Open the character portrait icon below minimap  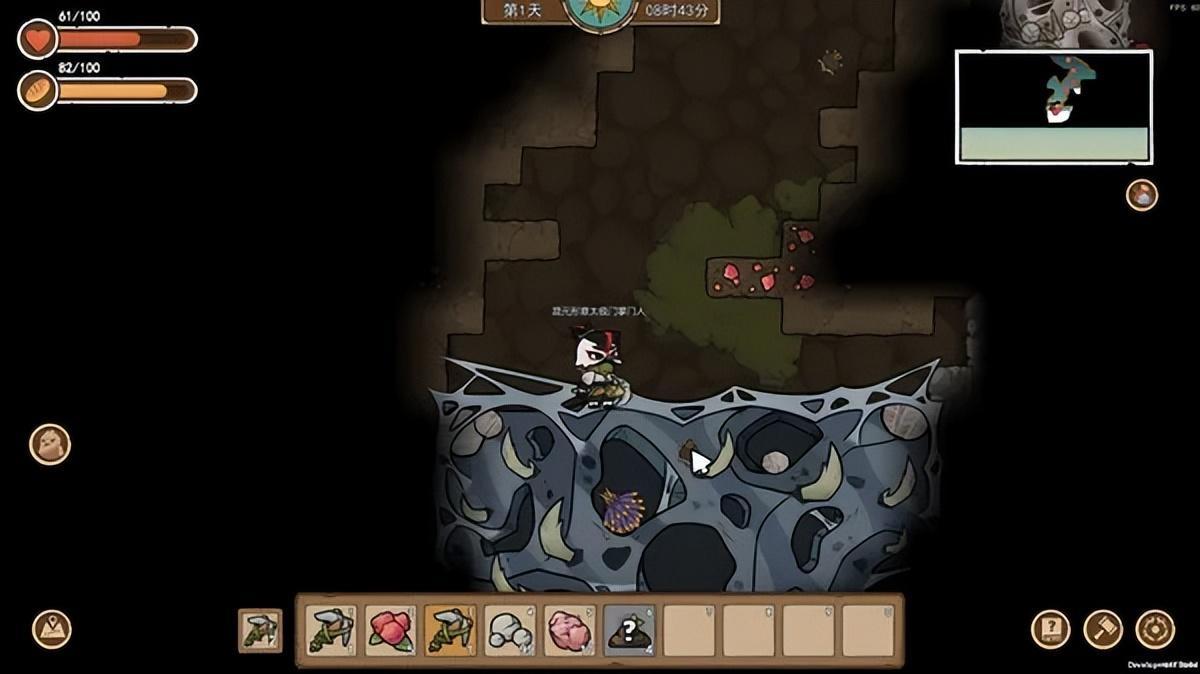click(1142, 194)
